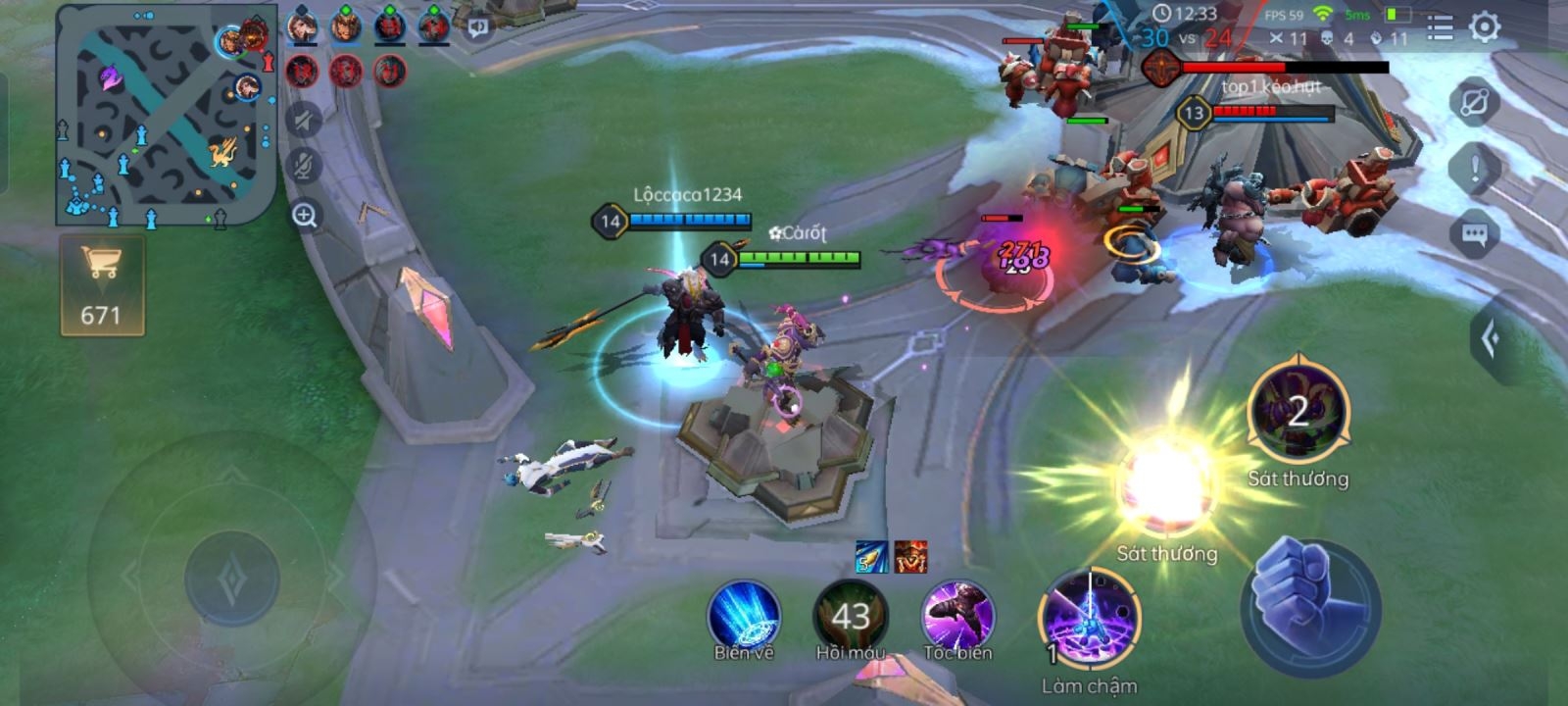Open the minimap
The image size is (1568, 706).
pyautogui.click(x=165, y=116)
